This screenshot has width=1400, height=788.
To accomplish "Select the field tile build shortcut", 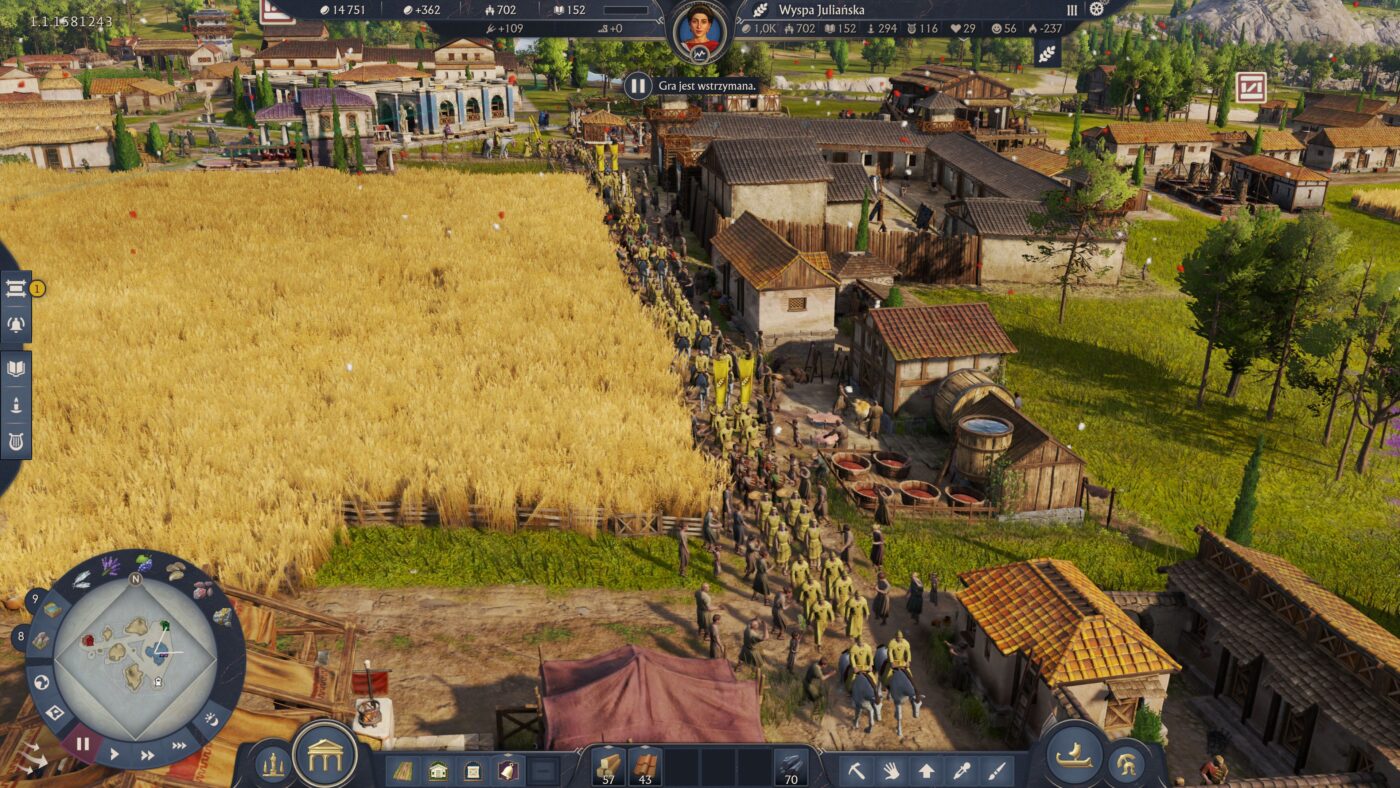I will [x=402, y=771].
